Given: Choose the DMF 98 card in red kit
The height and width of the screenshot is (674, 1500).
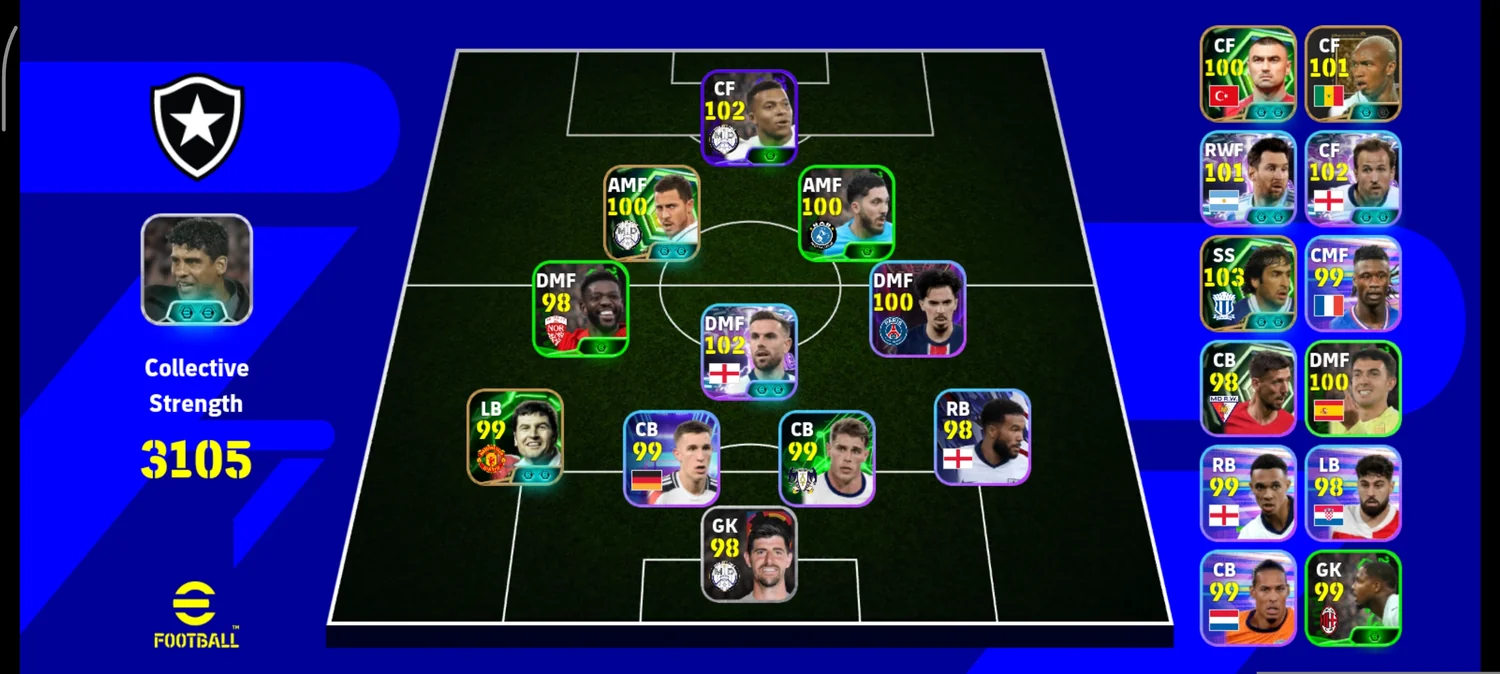Looking at the screenshot, I should [x=580, y=309].
